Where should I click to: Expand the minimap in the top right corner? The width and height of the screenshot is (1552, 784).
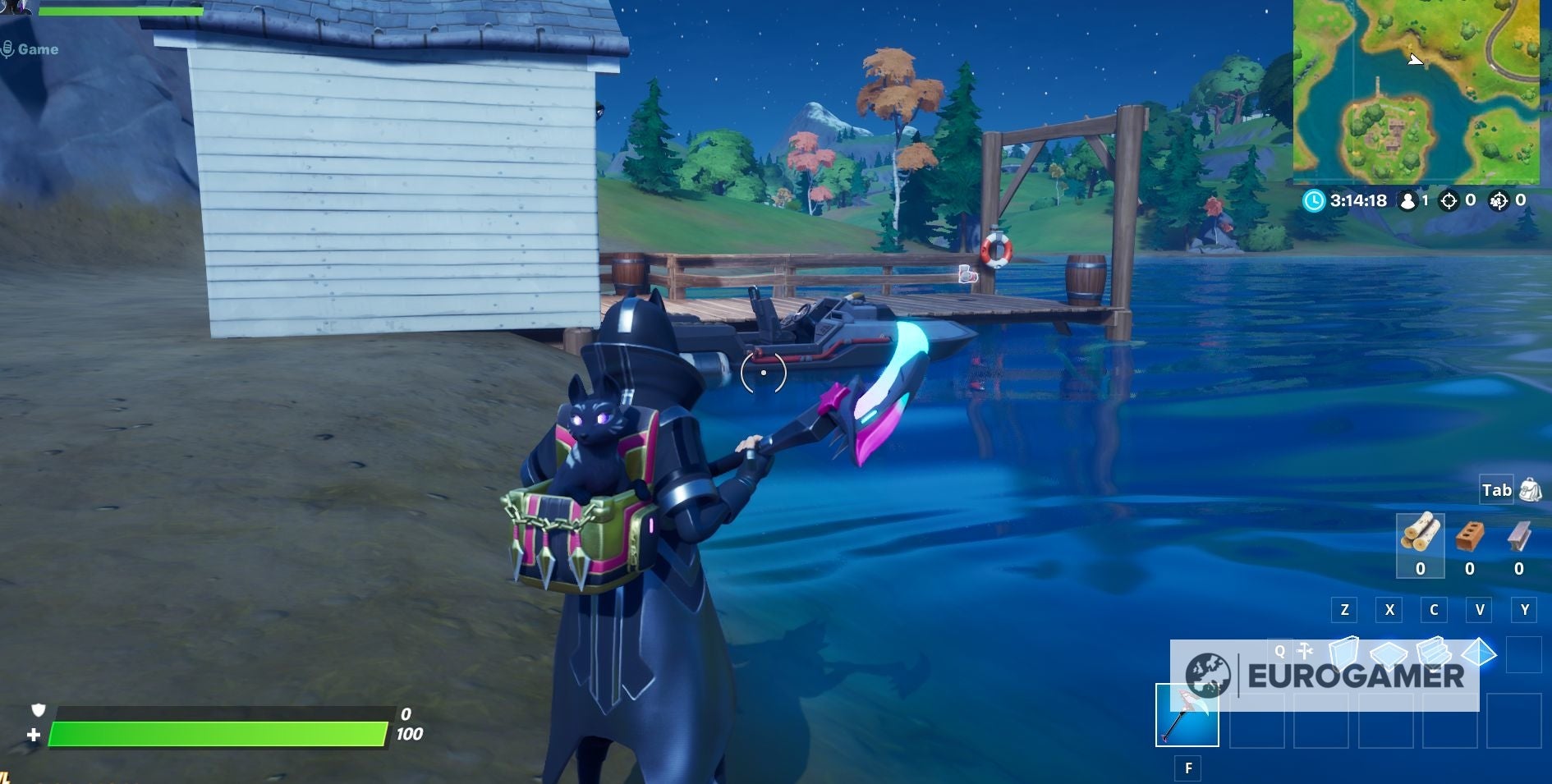pyautogui.click(x=1425, y=90)
